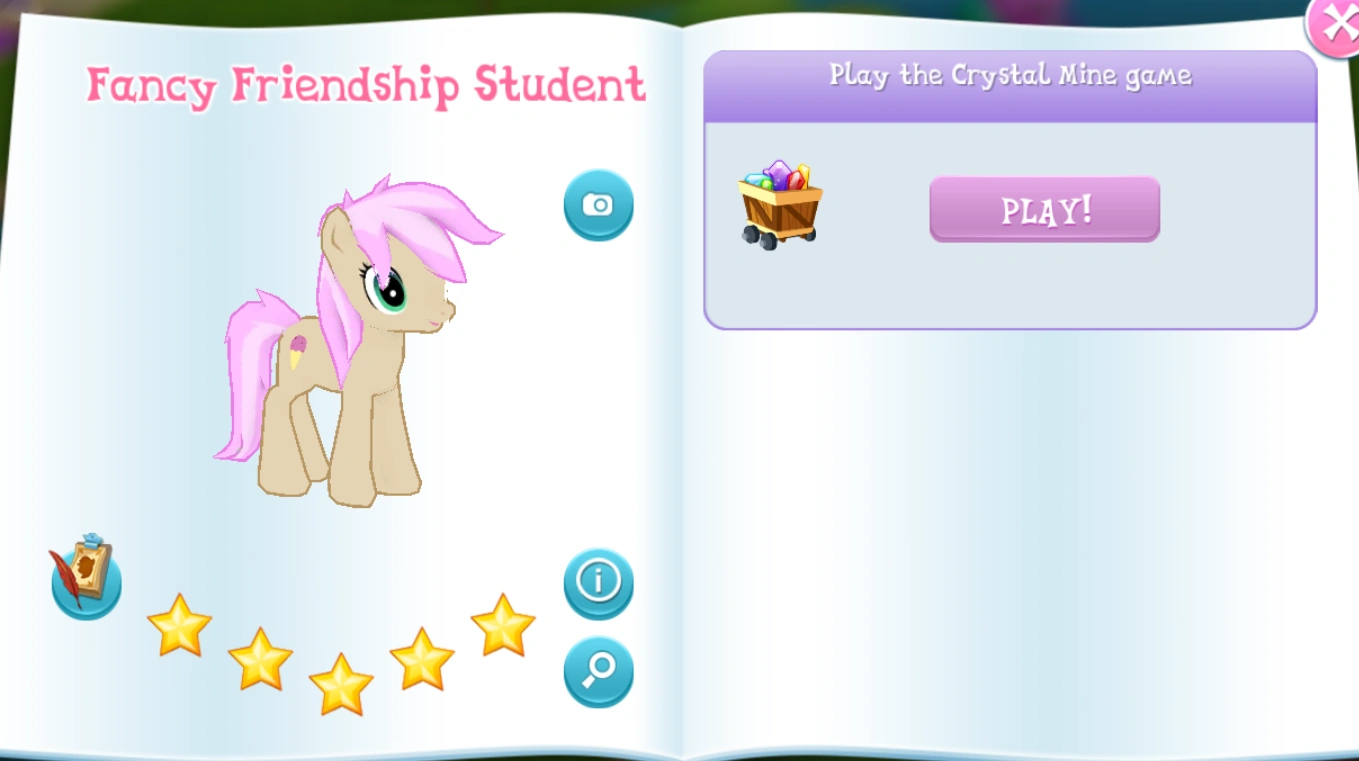Screen dimensions: 1359x761
Task: Click the pony's face
Action: (400, 300)
